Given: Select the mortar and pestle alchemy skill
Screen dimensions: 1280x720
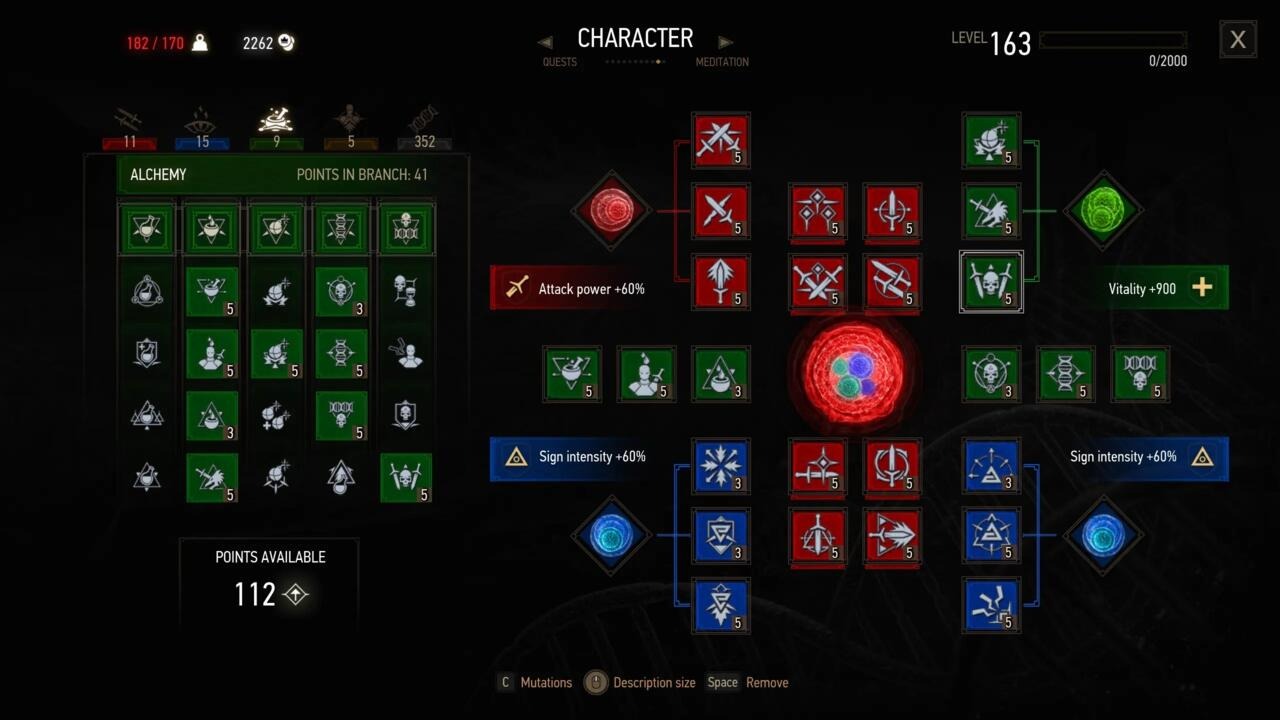Looking at the screenshot, I should (x=572, y=374).
